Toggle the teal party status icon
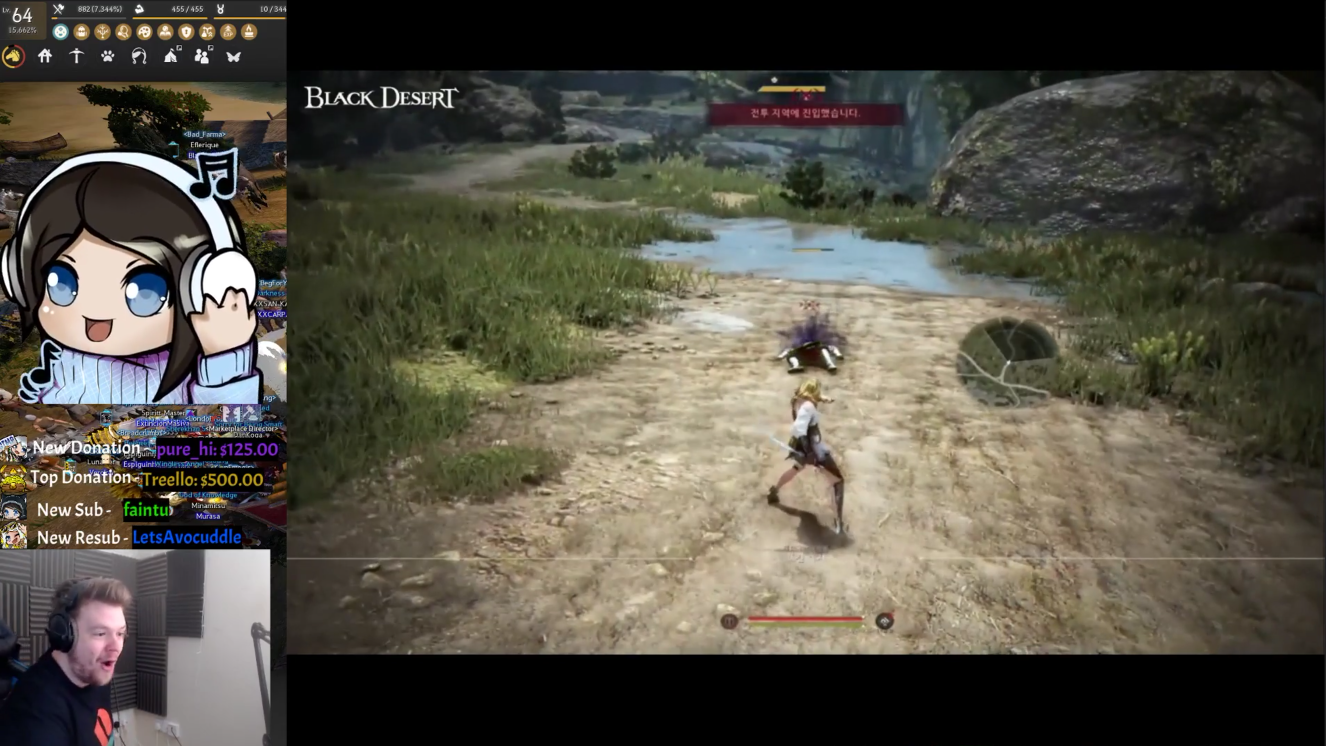 (x=60, y=31)
